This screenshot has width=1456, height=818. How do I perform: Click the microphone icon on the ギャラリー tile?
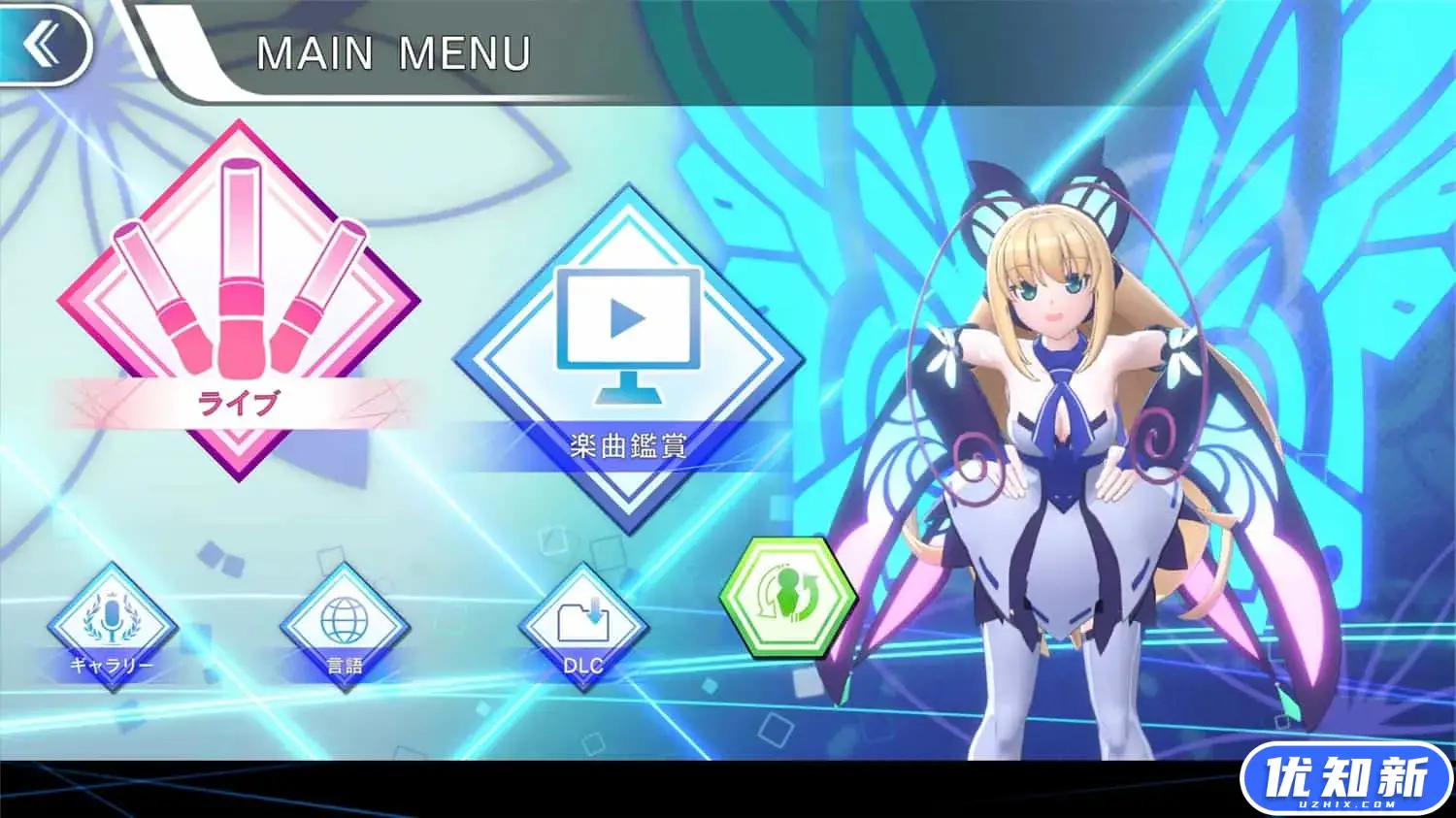coord(112,616)
